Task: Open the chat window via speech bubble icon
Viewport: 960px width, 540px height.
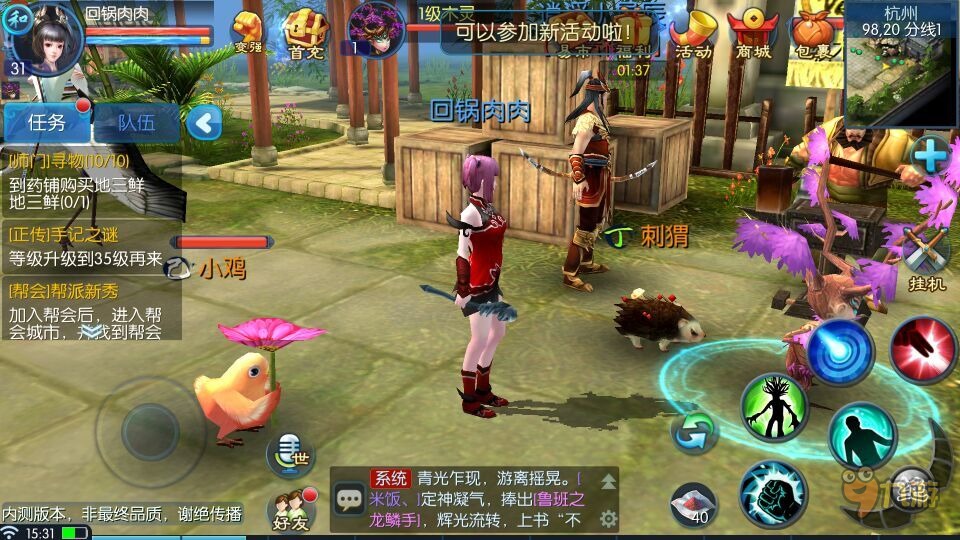Action: [x=350, y=498]
